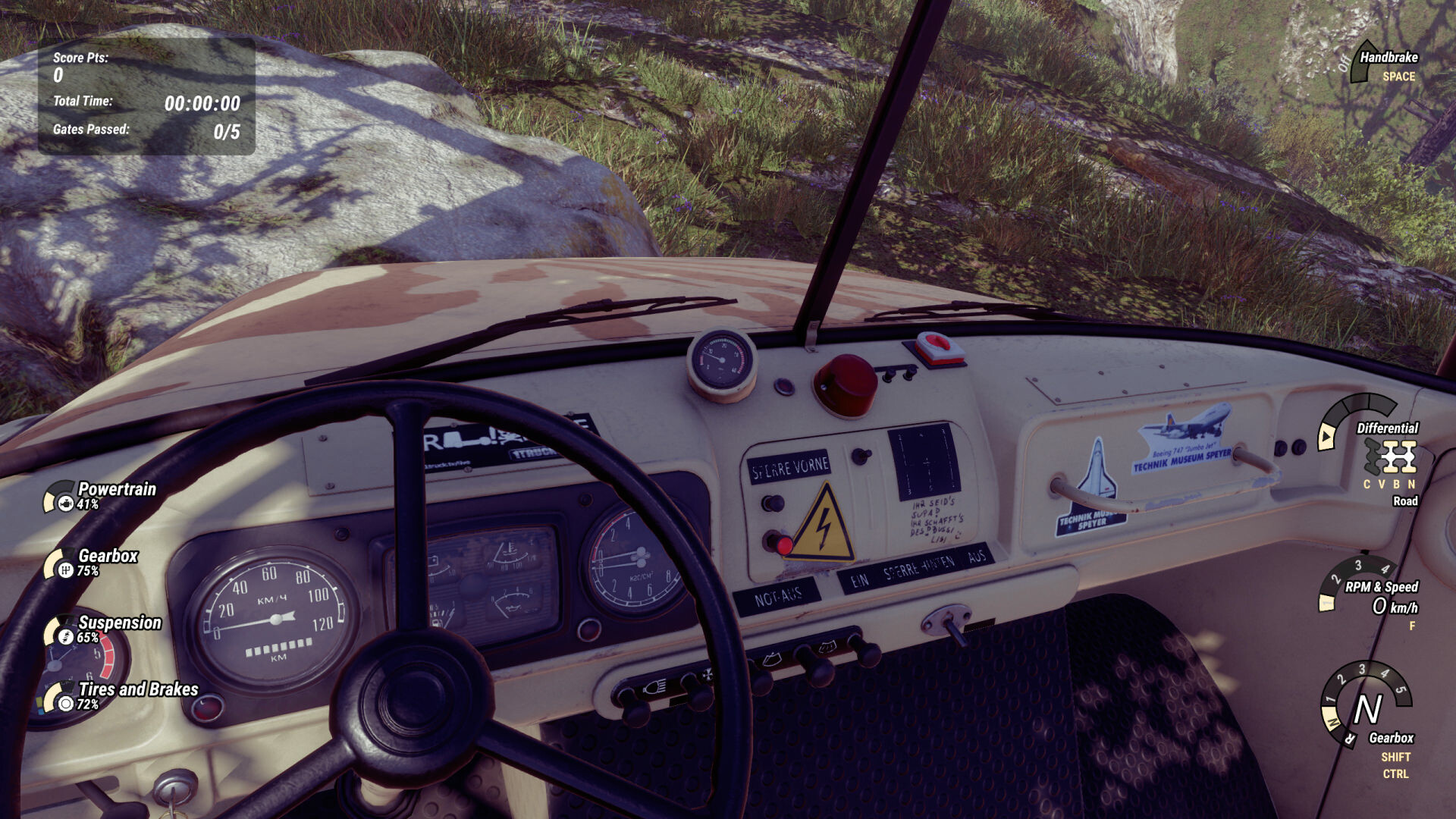Select the windshield wiper switch icon

tap(772, 658)
